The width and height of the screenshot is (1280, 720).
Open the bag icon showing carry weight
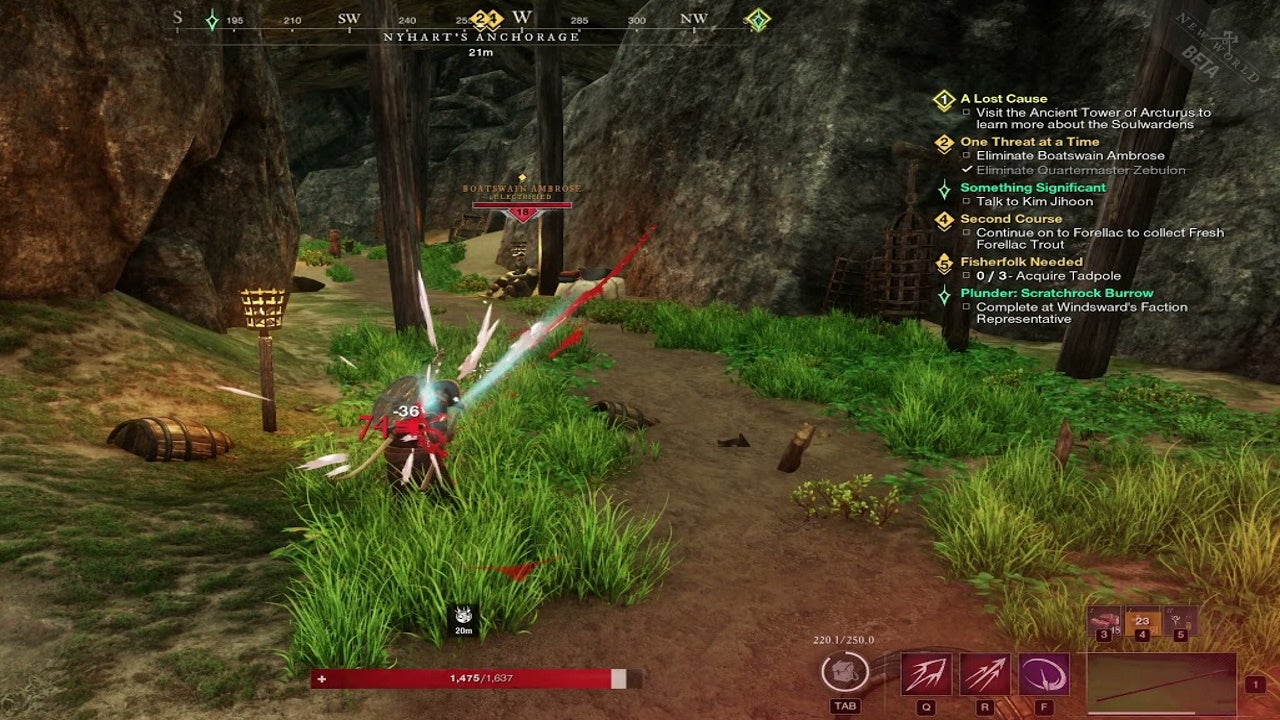click(x=845, y=672)
